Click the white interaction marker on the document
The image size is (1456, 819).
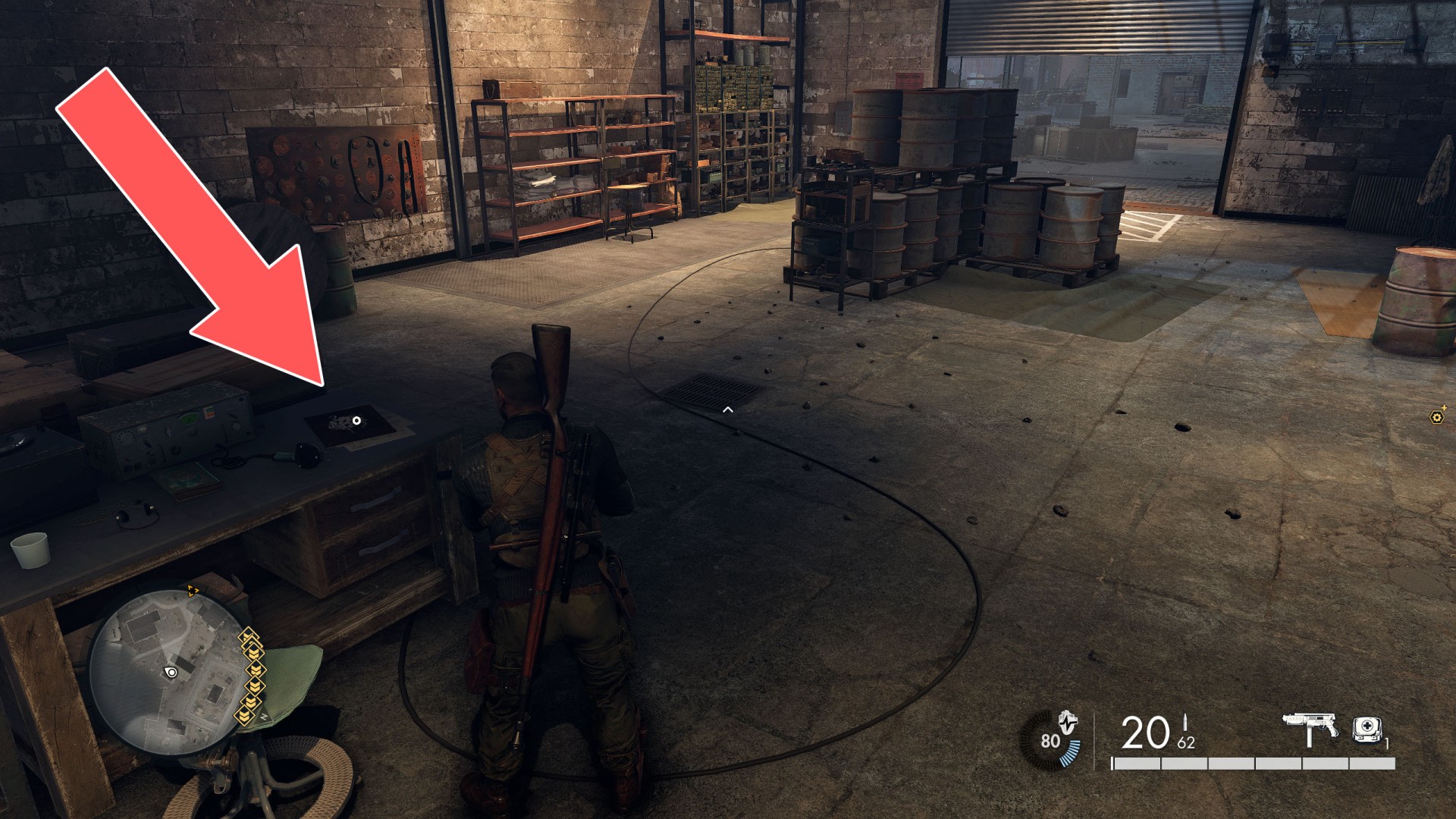(356, 420)
